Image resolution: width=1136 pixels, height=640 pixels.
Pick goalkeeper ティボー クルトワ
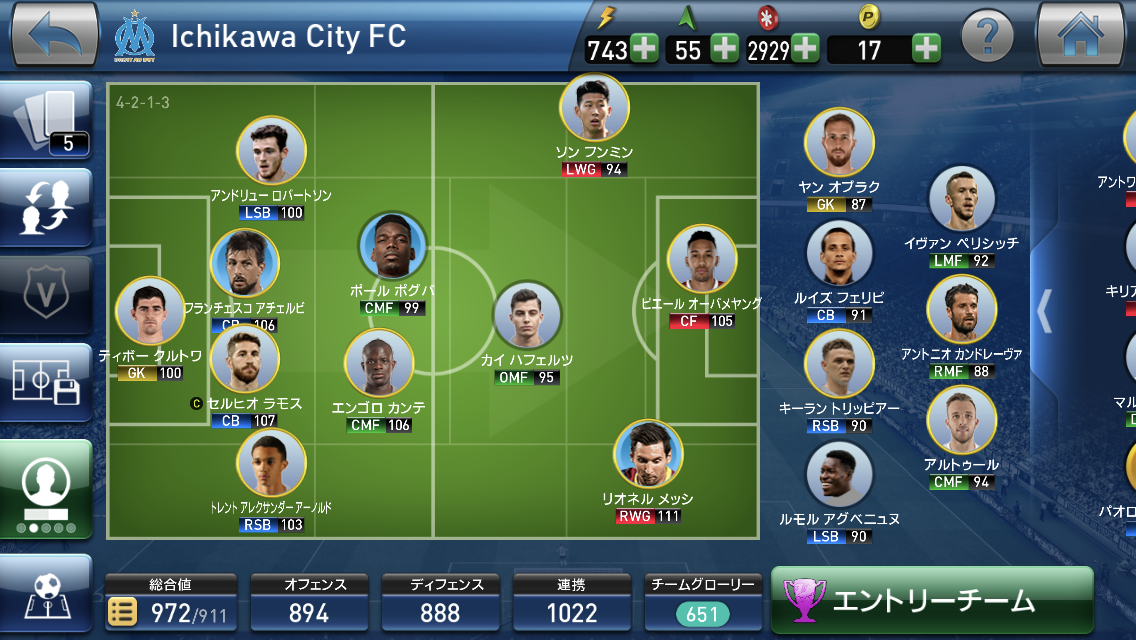pyautogui.click(x=150, y=312)
